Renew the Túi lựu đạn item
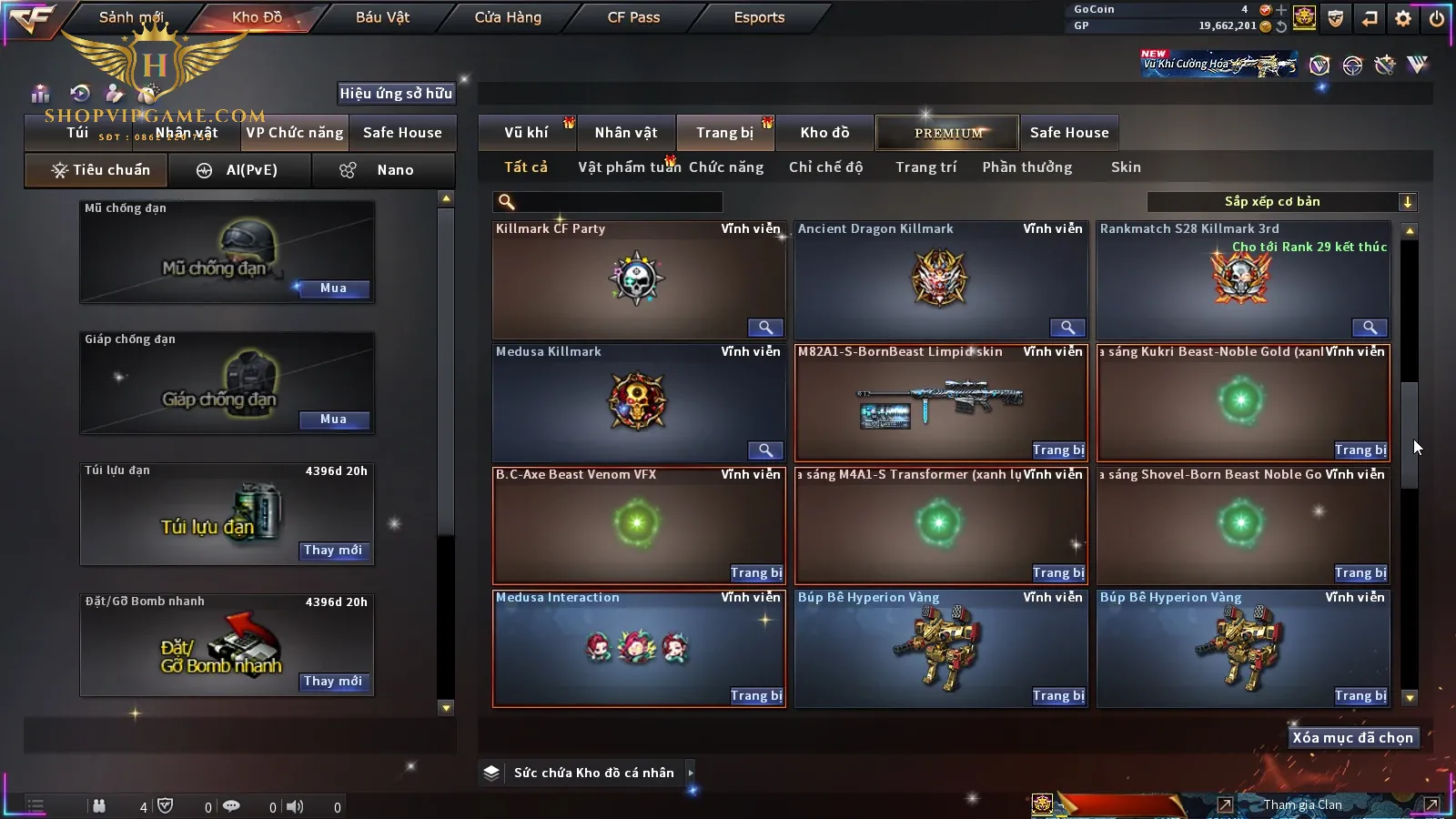 click(x=333, y=551)
